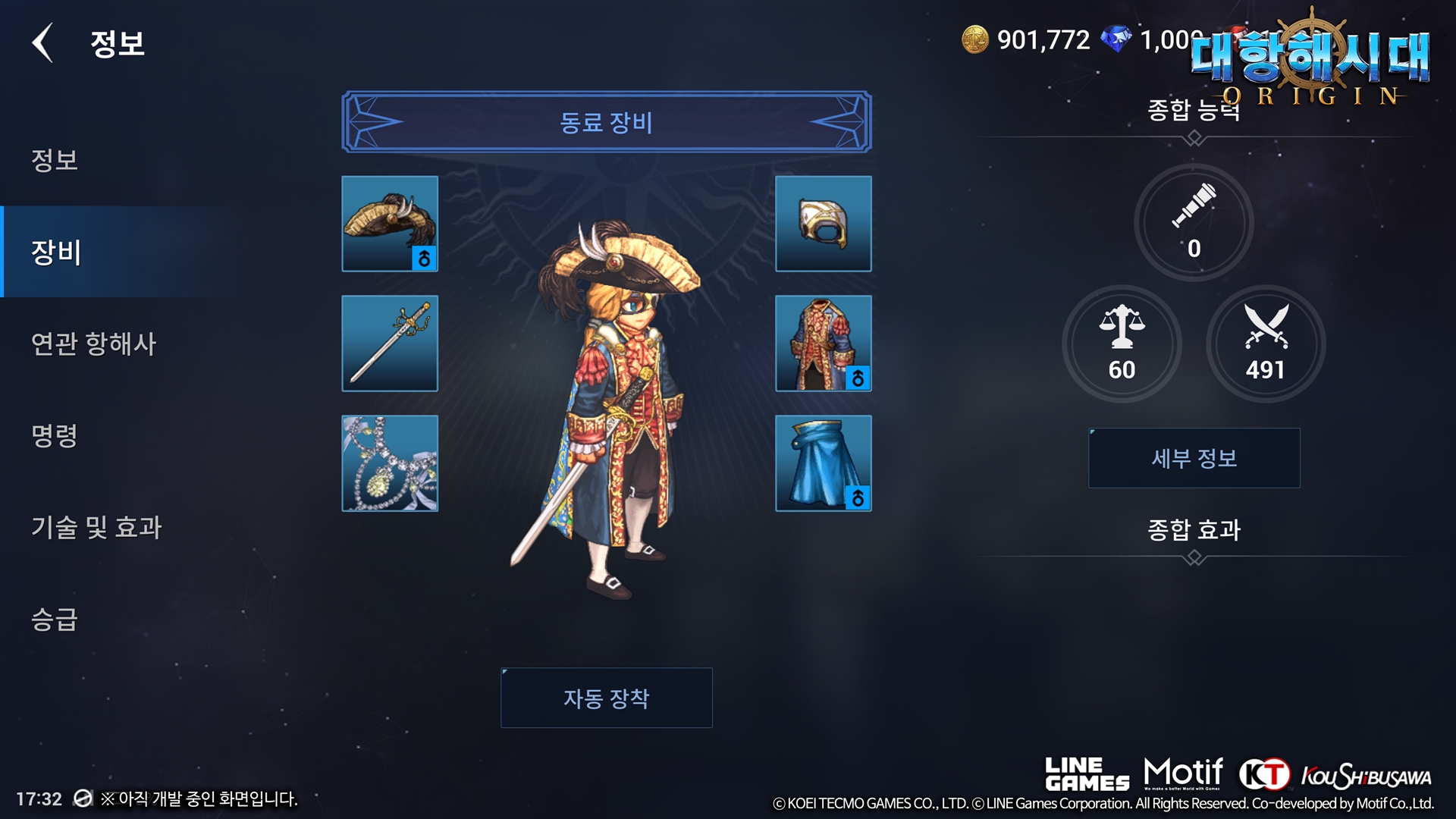The height and width of the screenshot is (819, 1456).
Task: Open 세부 정보 detailed info
Action: tap(1194, 458)
